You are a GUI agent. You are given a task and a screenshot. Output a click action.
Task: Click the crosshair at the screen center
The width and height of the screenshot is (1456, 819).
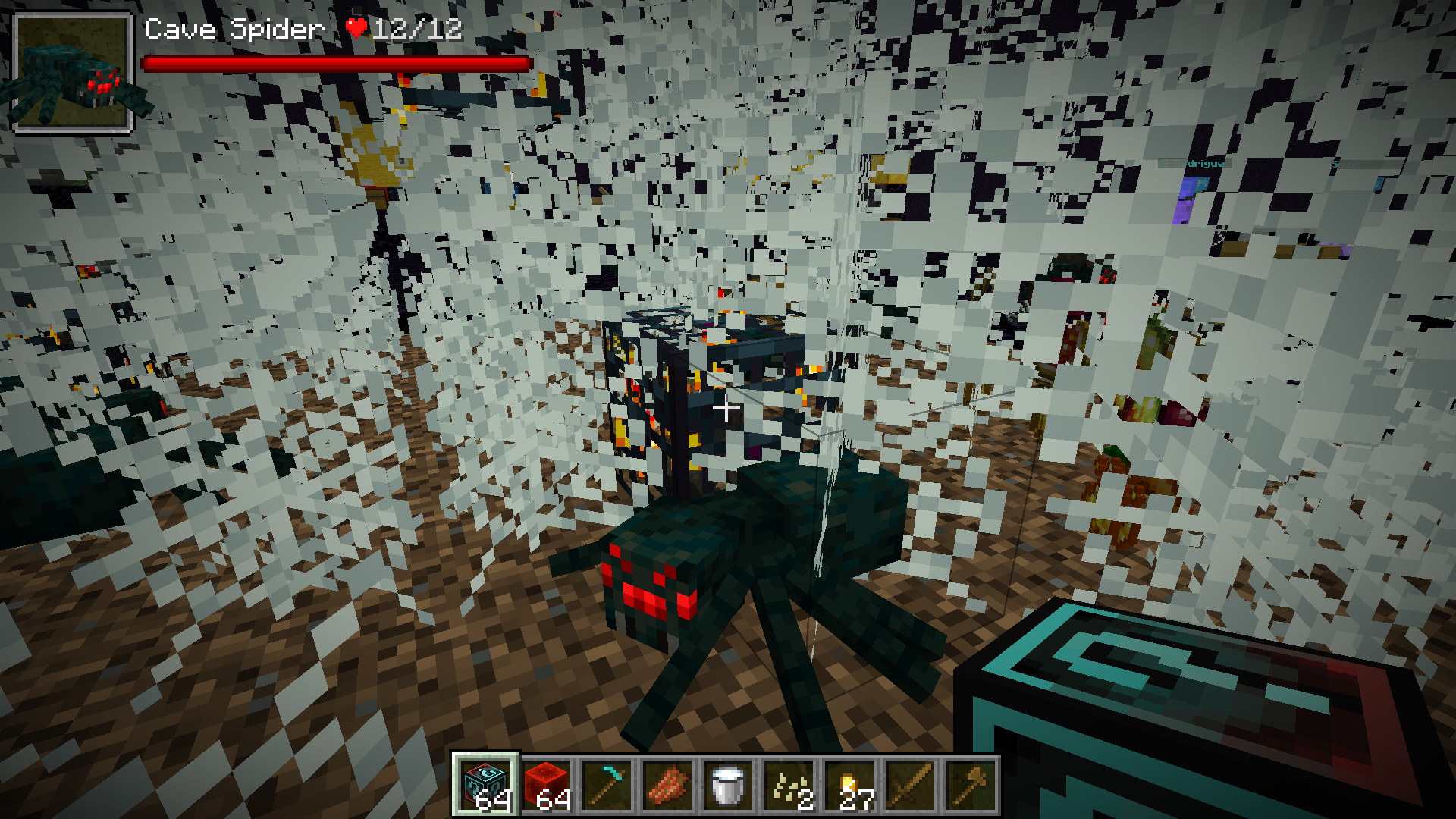click(x=726, y=409)
